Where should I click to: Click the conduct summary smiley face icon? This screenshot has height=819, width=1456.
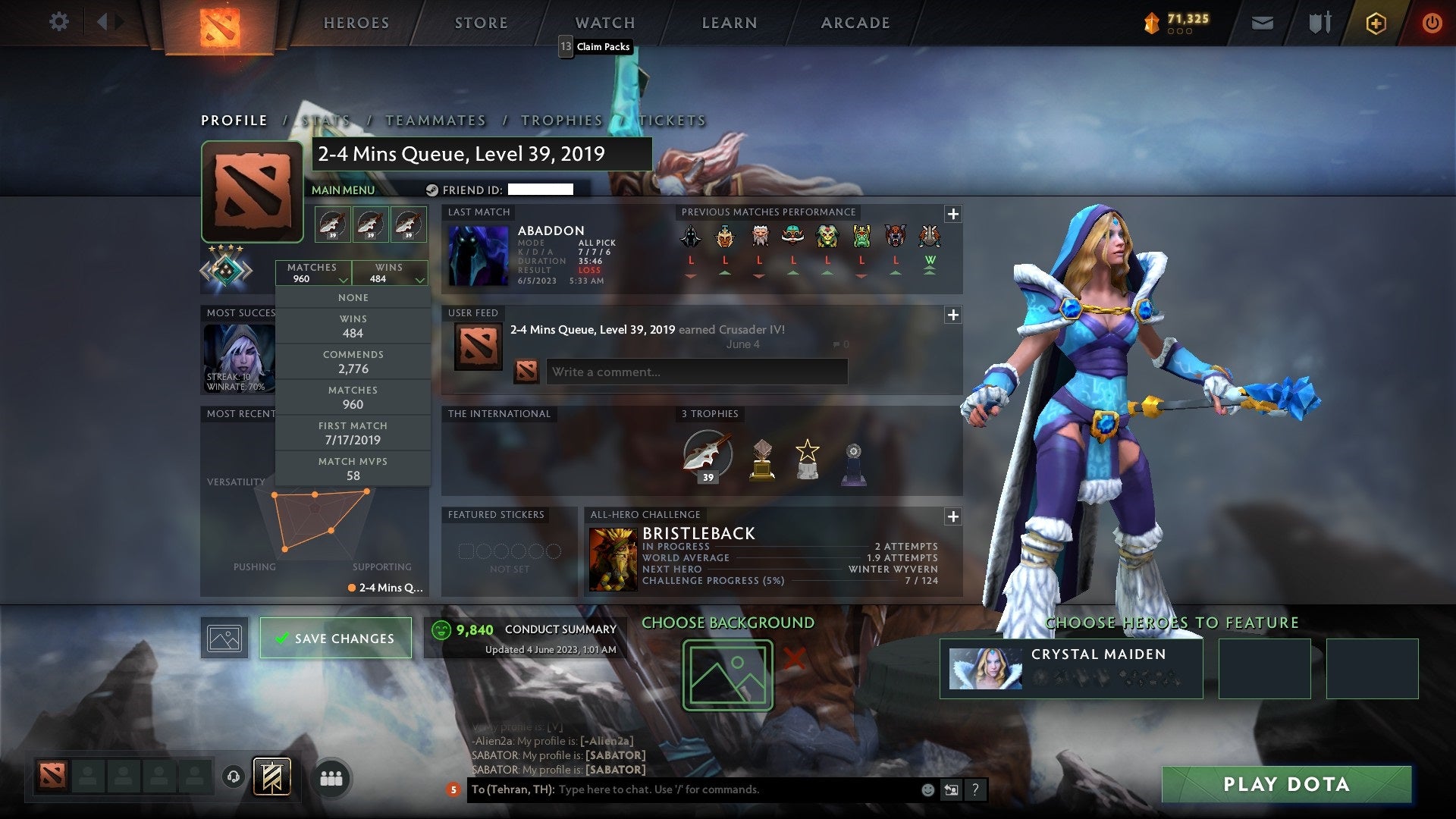tap(442, 629)
